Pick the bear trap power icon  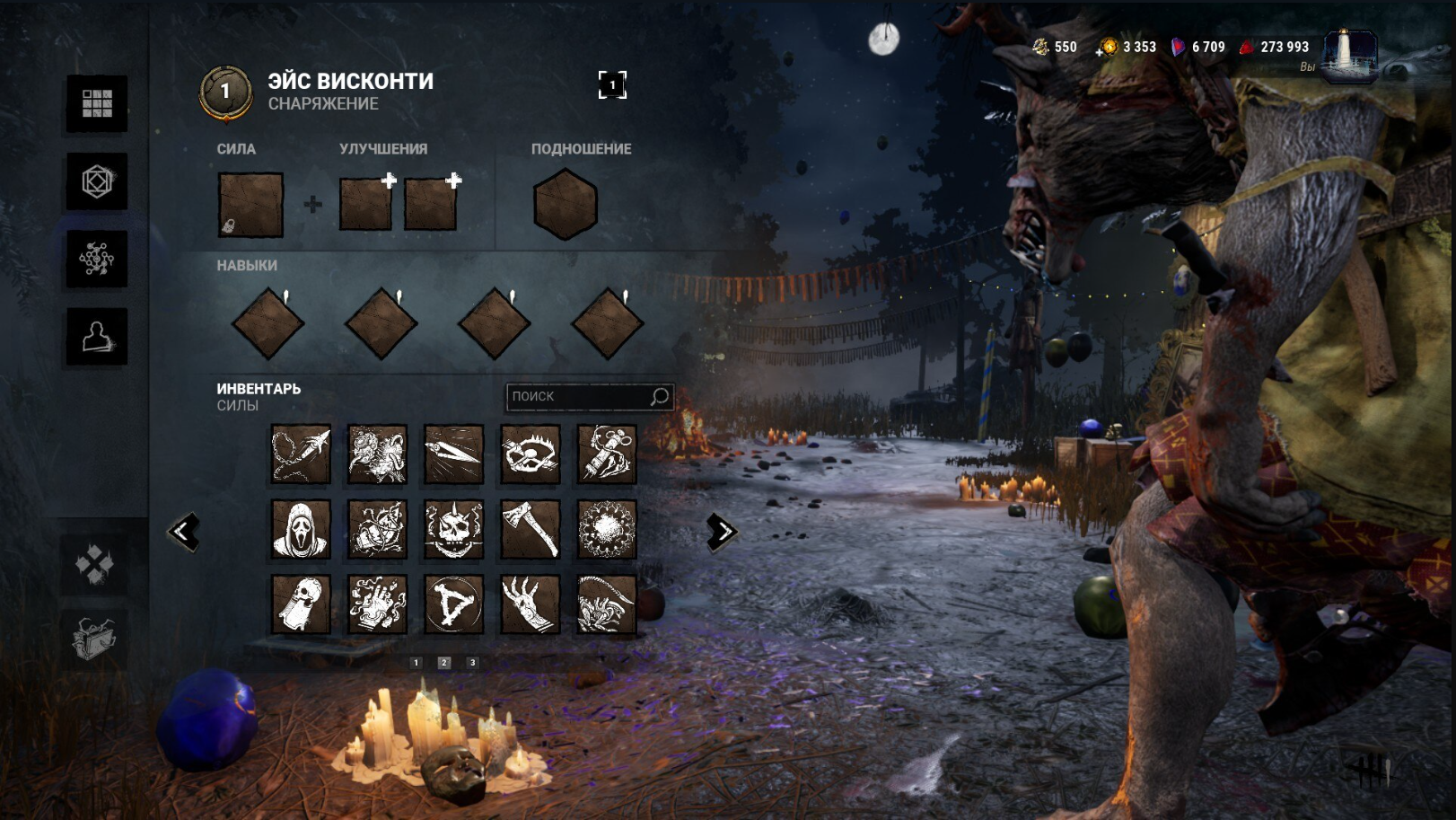click(531, 454)
